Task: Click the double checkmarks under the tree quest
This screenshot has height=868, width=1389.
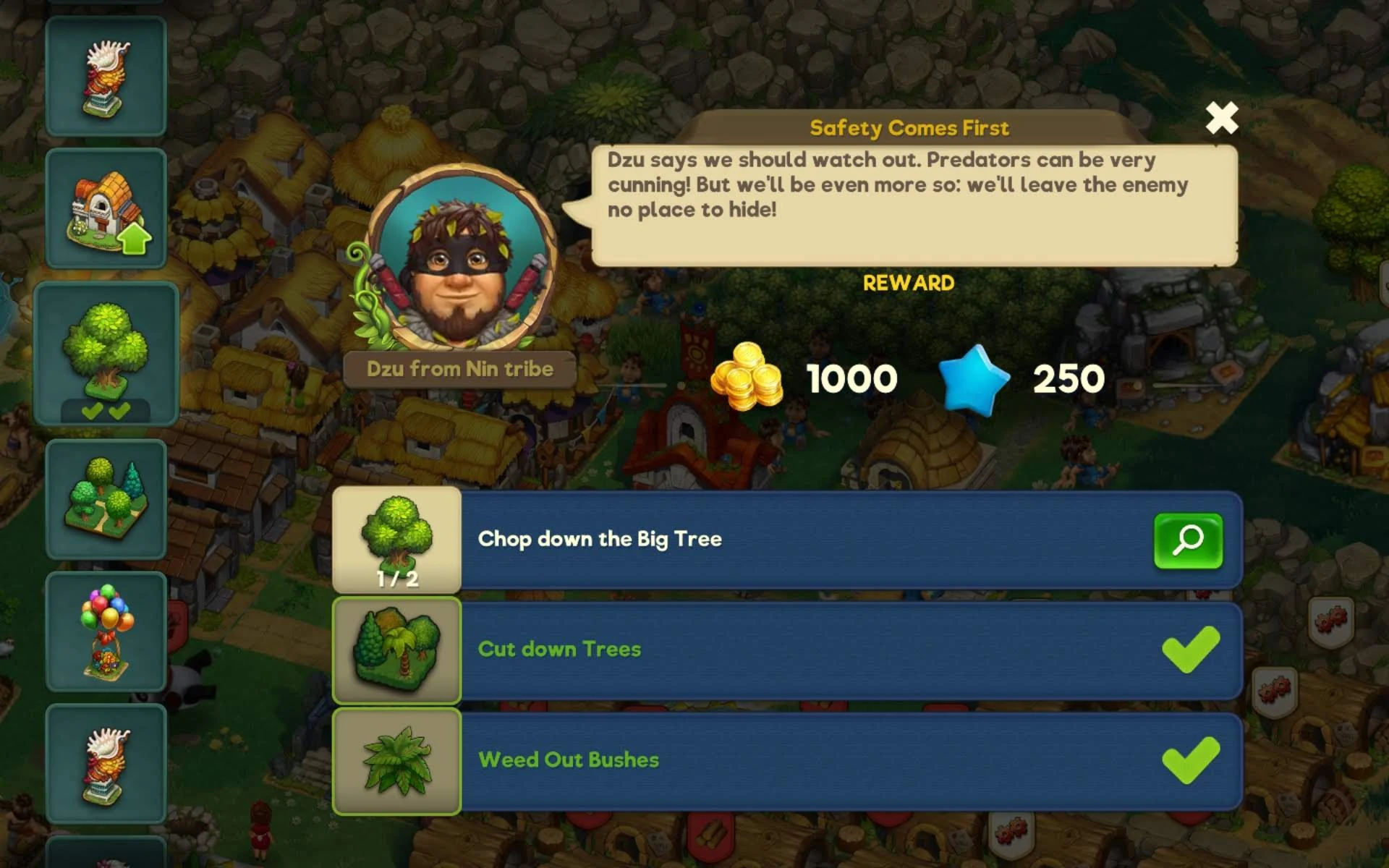Action: tap(106, 411)
